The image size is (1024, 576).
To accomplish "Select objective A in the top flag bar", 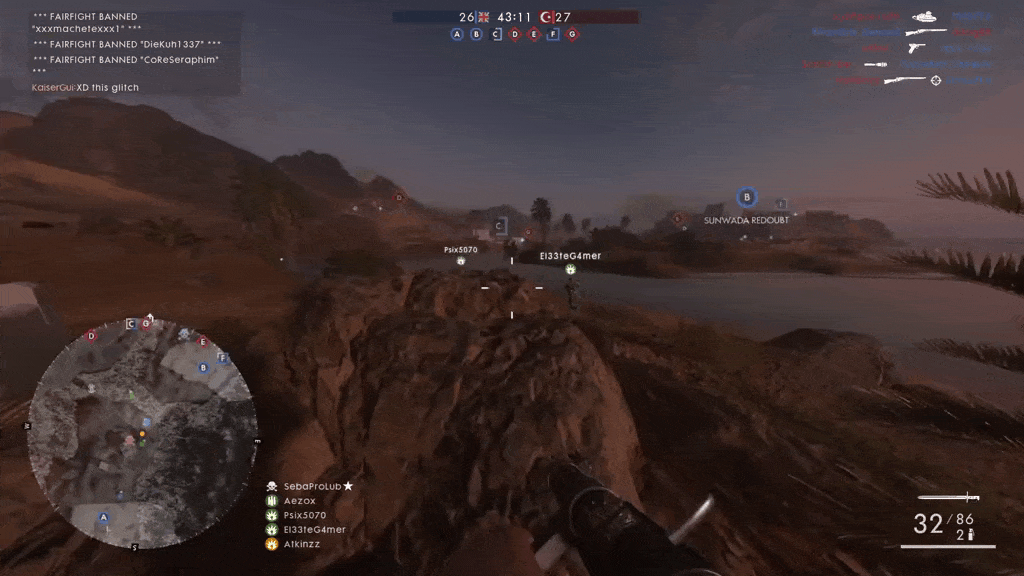I will tap(457, 34).
